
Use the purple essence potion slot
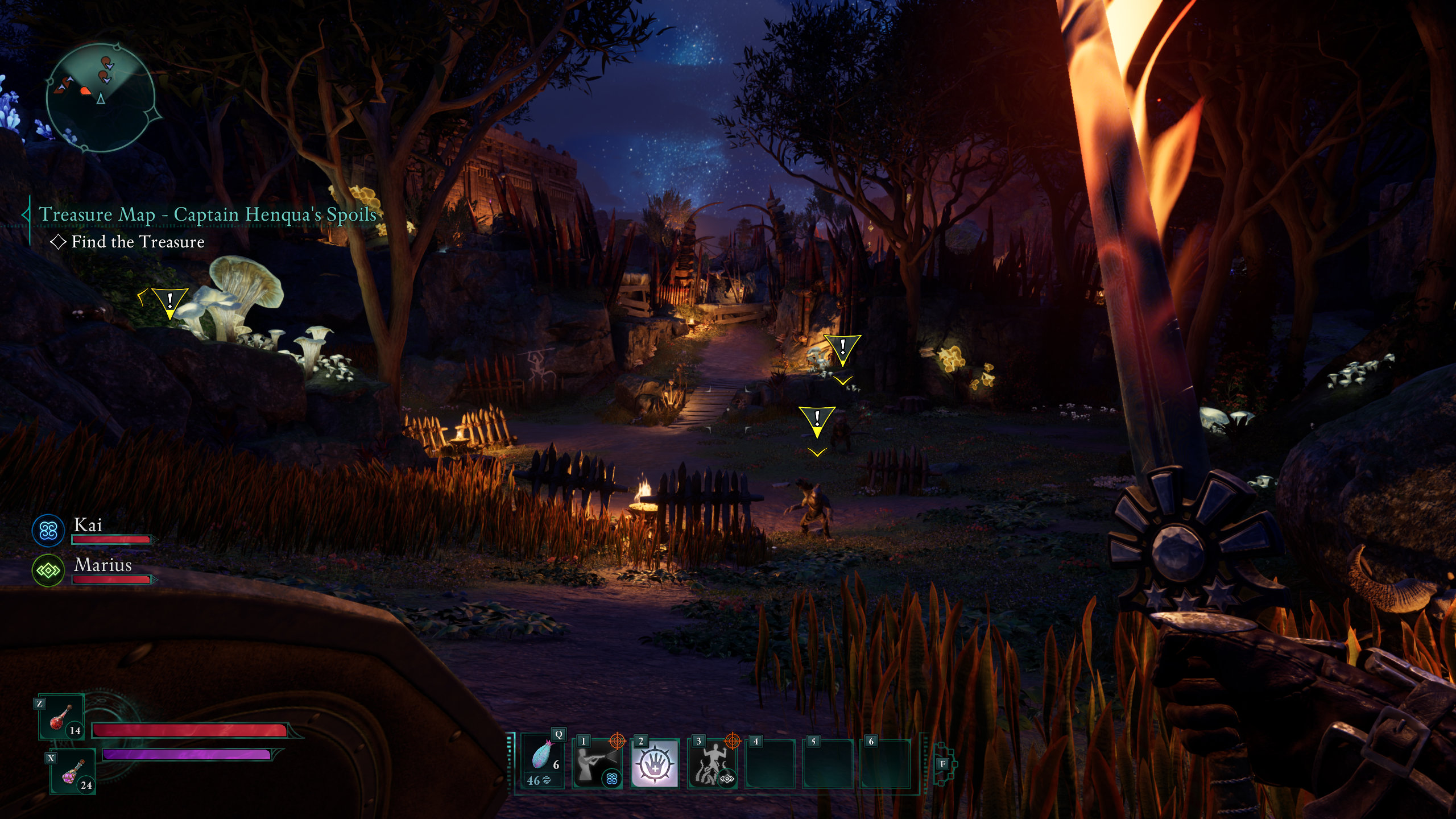pos(73,772)
